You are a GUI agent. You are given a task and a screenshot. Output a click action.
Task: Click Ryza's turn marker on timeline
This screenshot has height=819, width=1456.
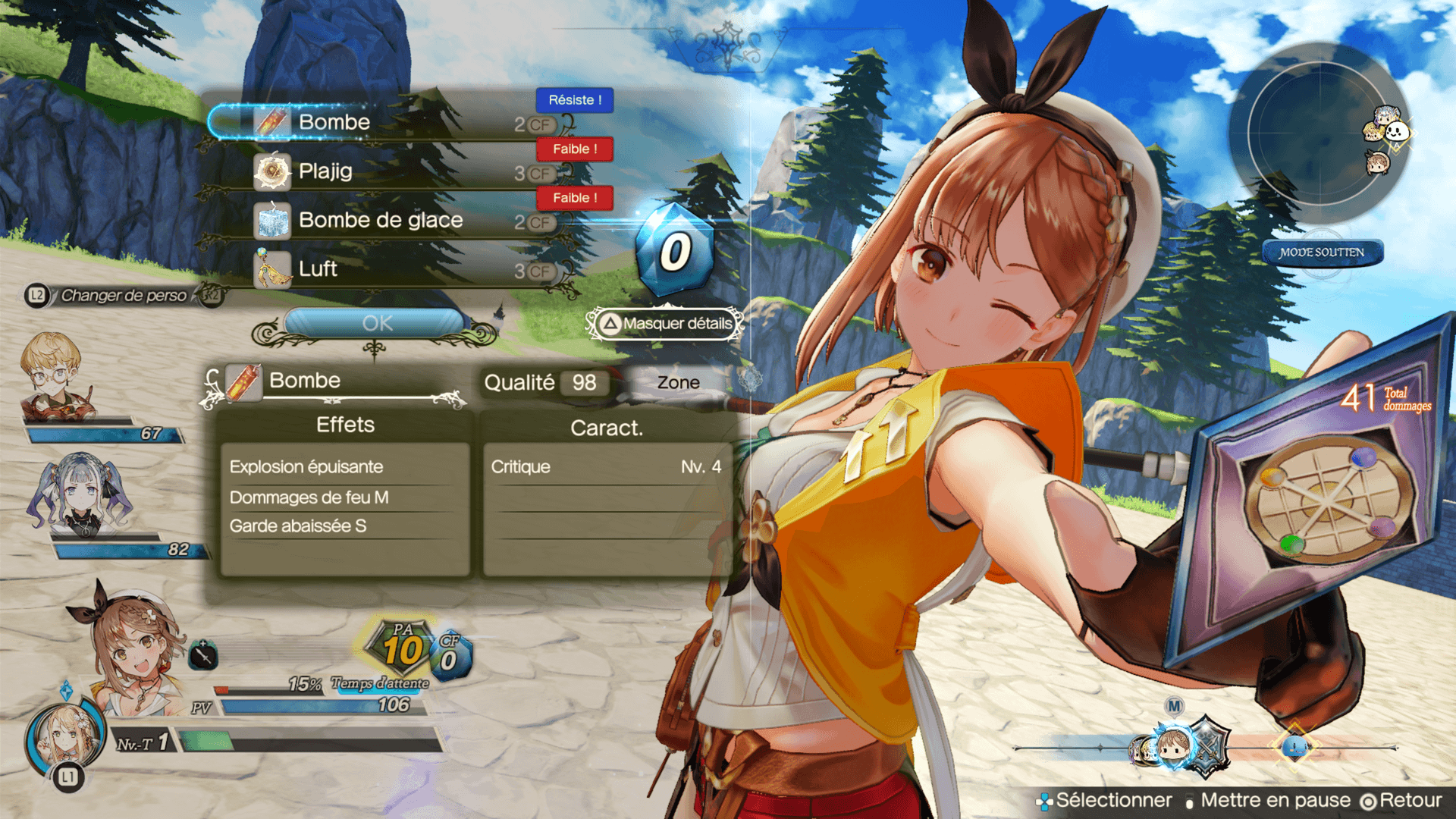point(1172,746)
